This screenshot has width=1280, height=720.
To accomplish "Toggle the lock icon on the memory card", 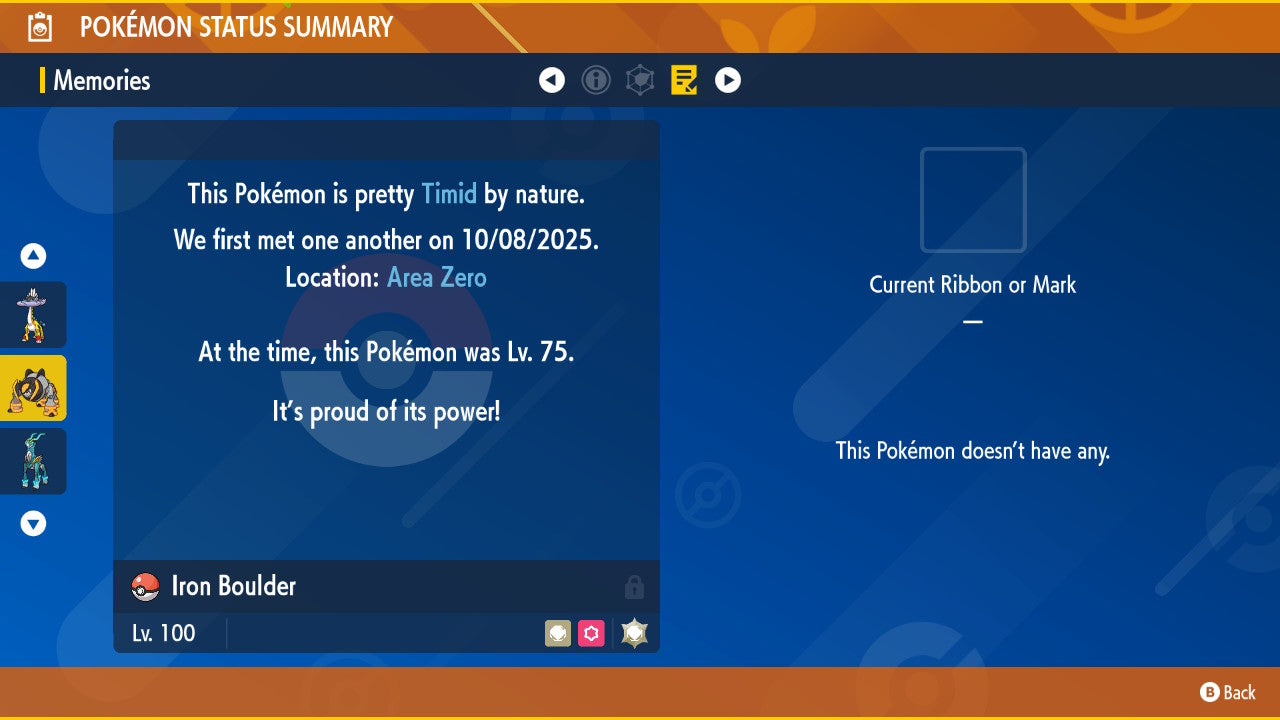I will [635, 587].
